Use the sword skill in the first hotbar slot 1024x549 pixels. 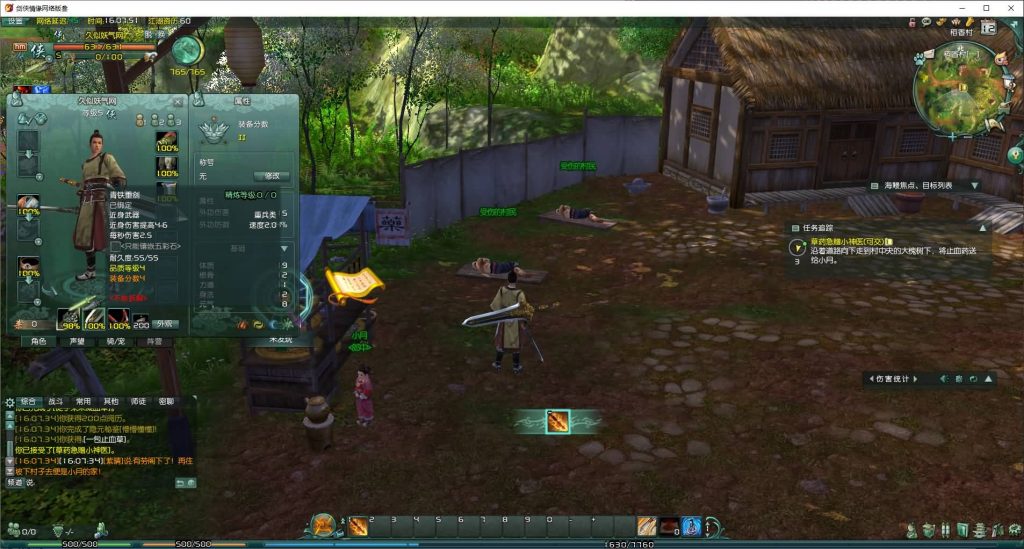[x=358, y=525]
